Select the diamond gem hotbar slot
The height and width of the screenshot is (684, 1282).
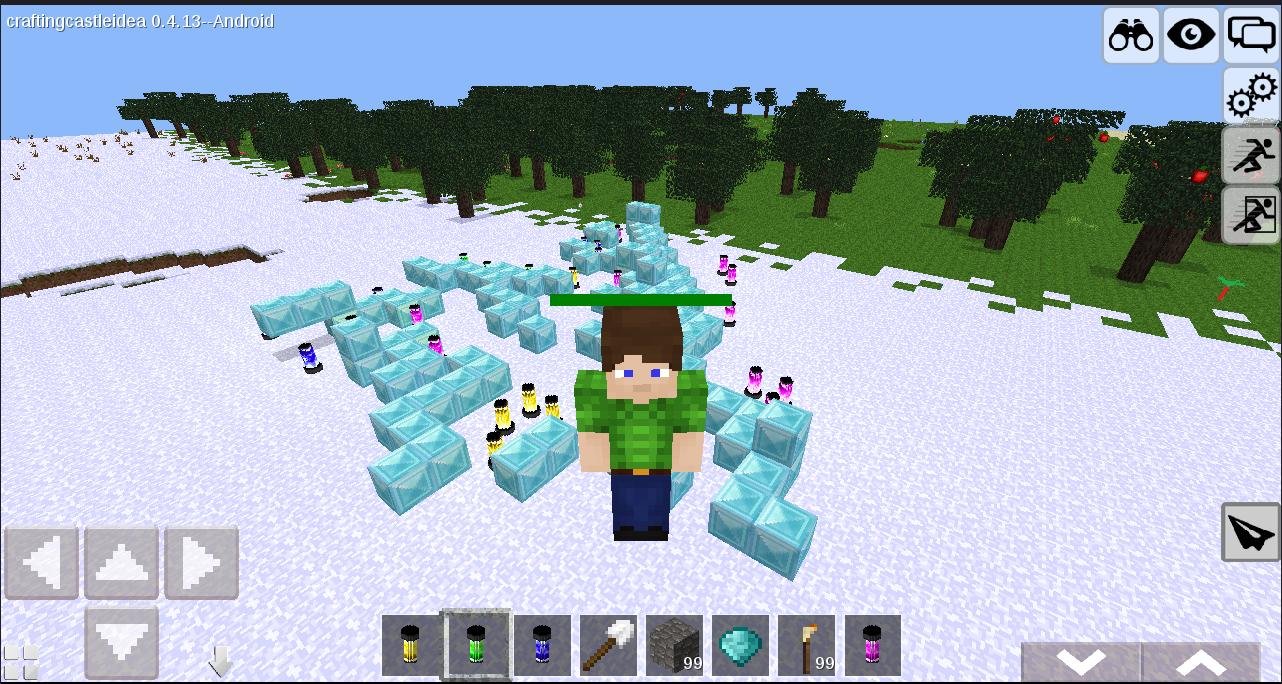(x=740, y=646)
